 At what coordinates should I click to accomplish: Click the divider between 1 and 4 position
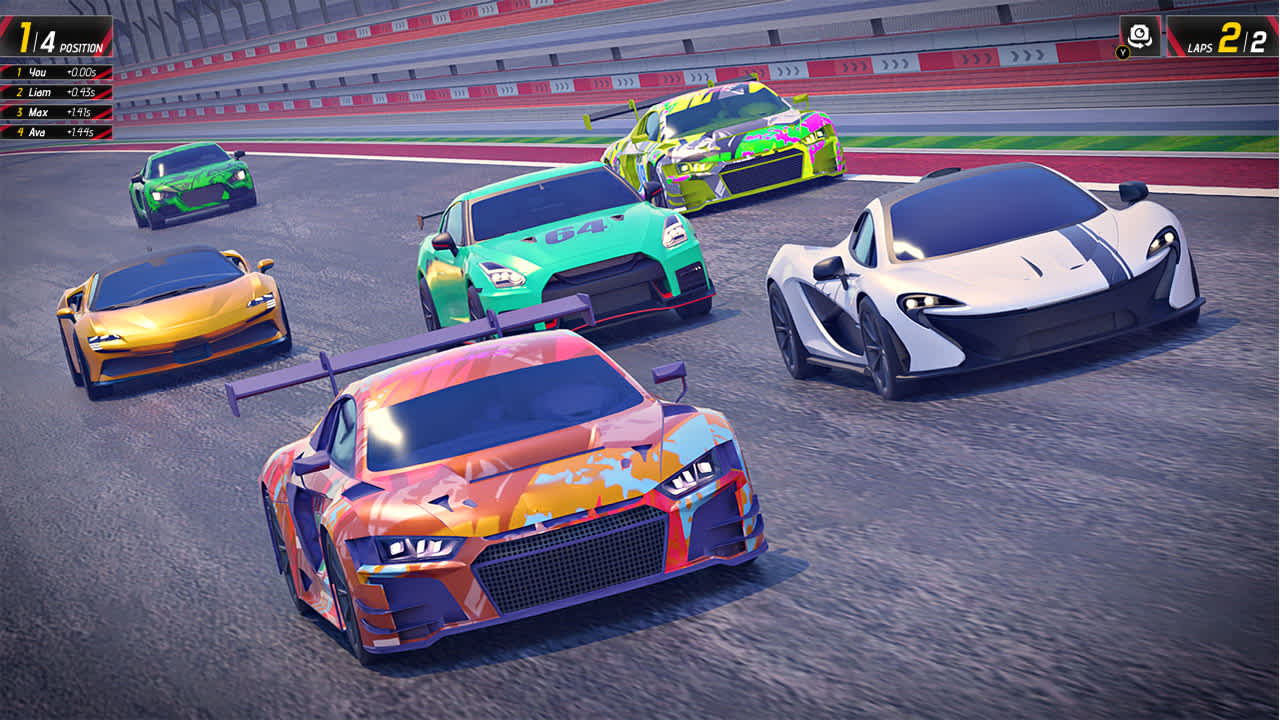(x=34, y=37)
